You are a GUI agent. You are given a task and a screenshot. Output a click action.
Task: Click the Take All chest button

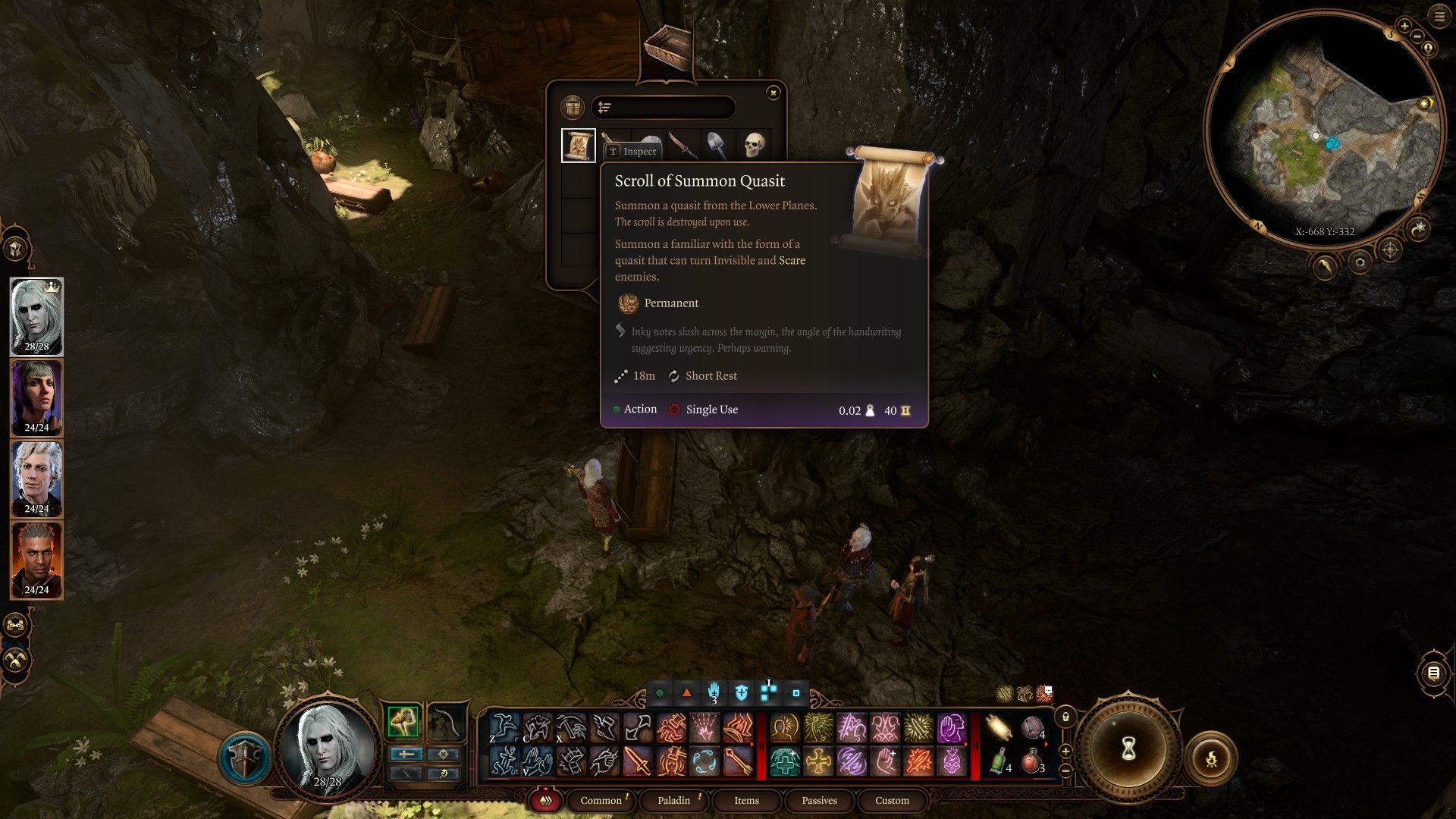[572, 108]
